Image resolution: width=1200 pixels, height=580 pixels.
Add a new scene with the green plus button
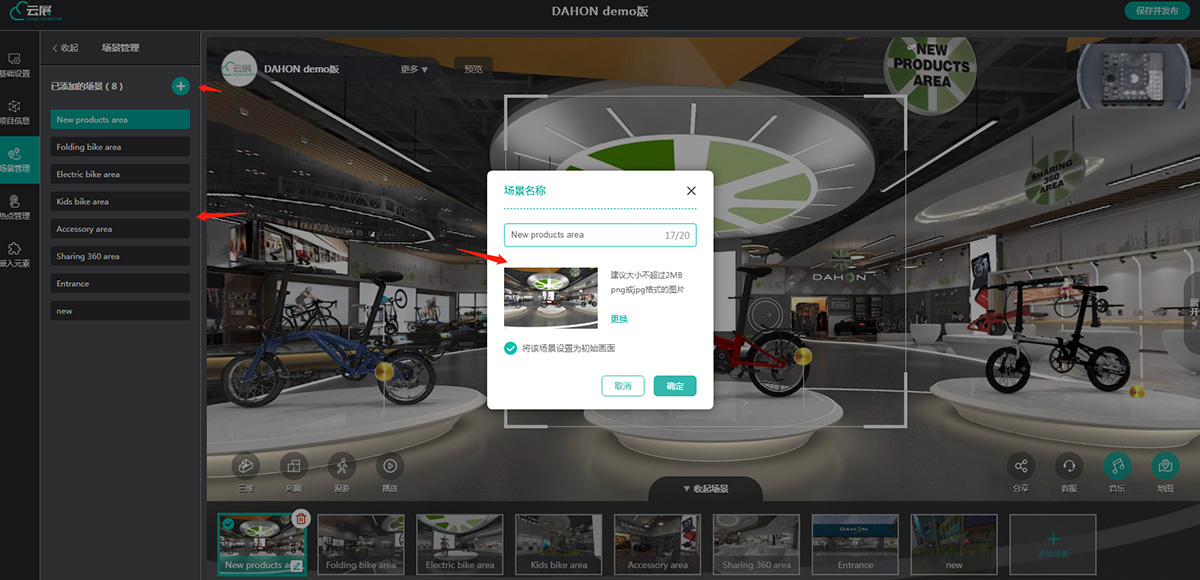pyautogui.click(x=180, y=86)
